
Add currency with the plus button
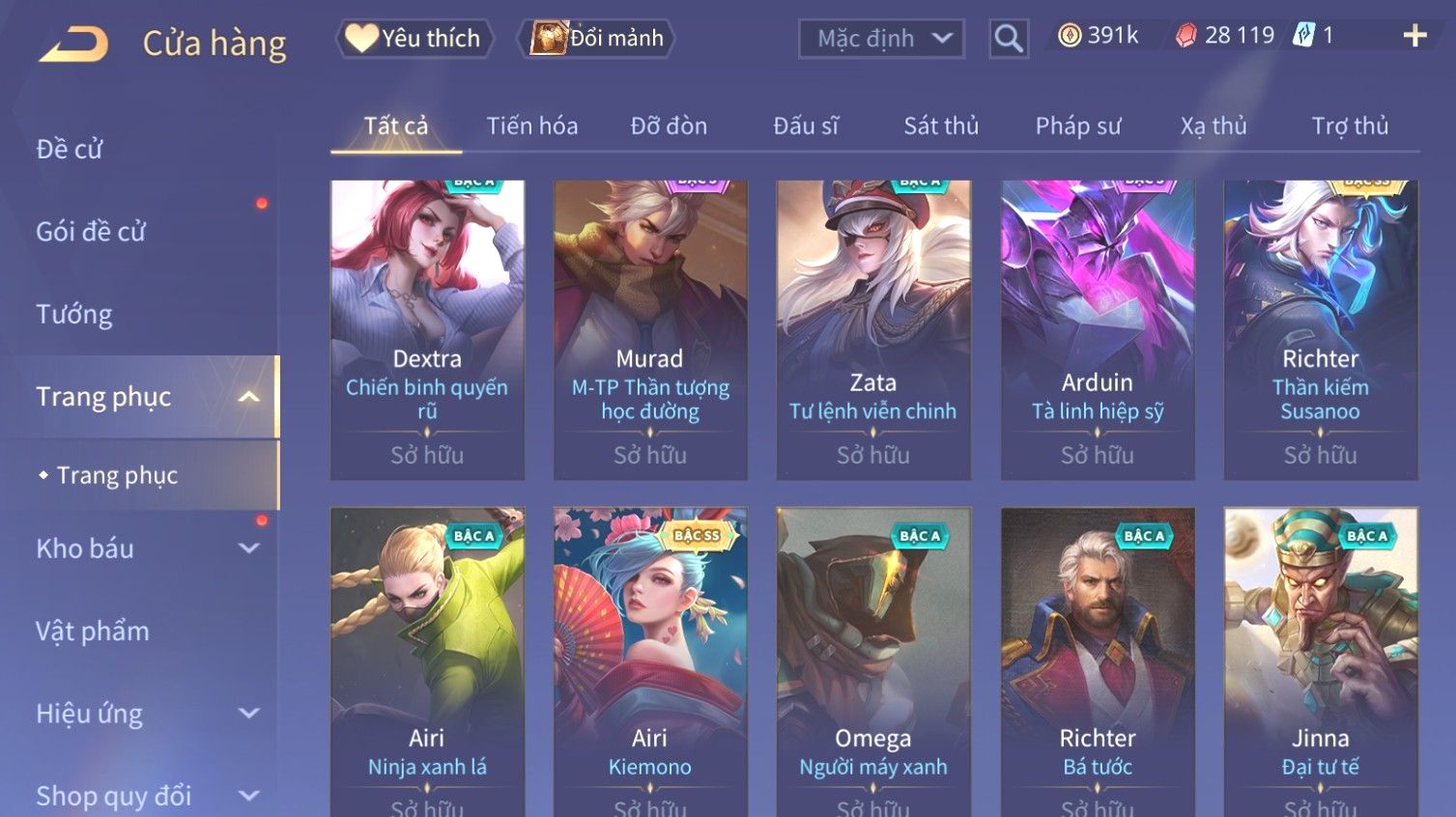click(1414, 36)
